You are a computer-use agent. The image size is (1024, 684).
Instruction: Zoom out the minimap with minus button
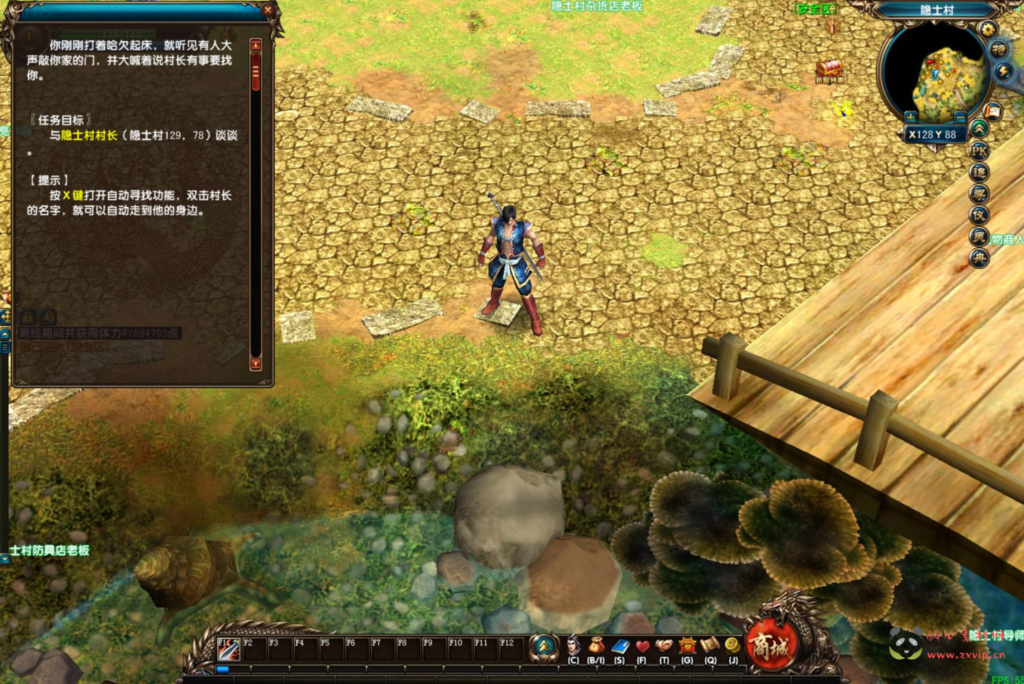[960, 116]
